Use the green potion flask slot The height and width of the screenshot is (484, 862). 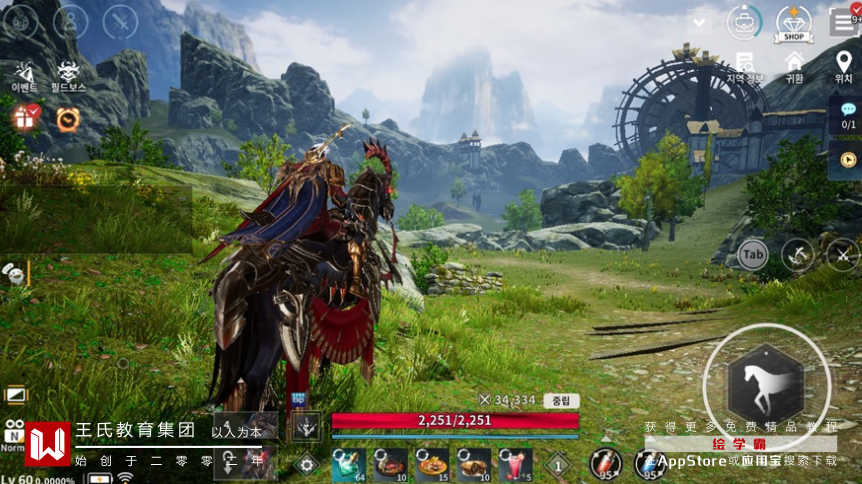[x=347, y=463]
